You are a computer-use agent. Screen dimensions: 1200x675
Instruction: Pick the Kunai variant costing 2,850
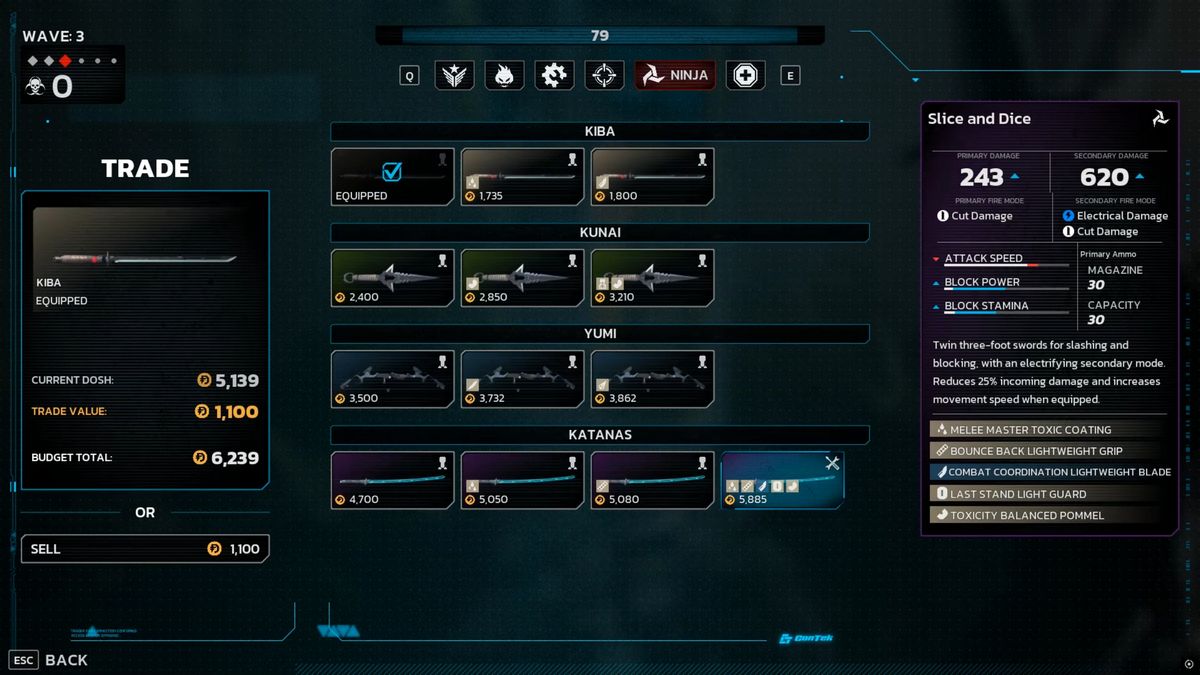click(x=522, y=277)
